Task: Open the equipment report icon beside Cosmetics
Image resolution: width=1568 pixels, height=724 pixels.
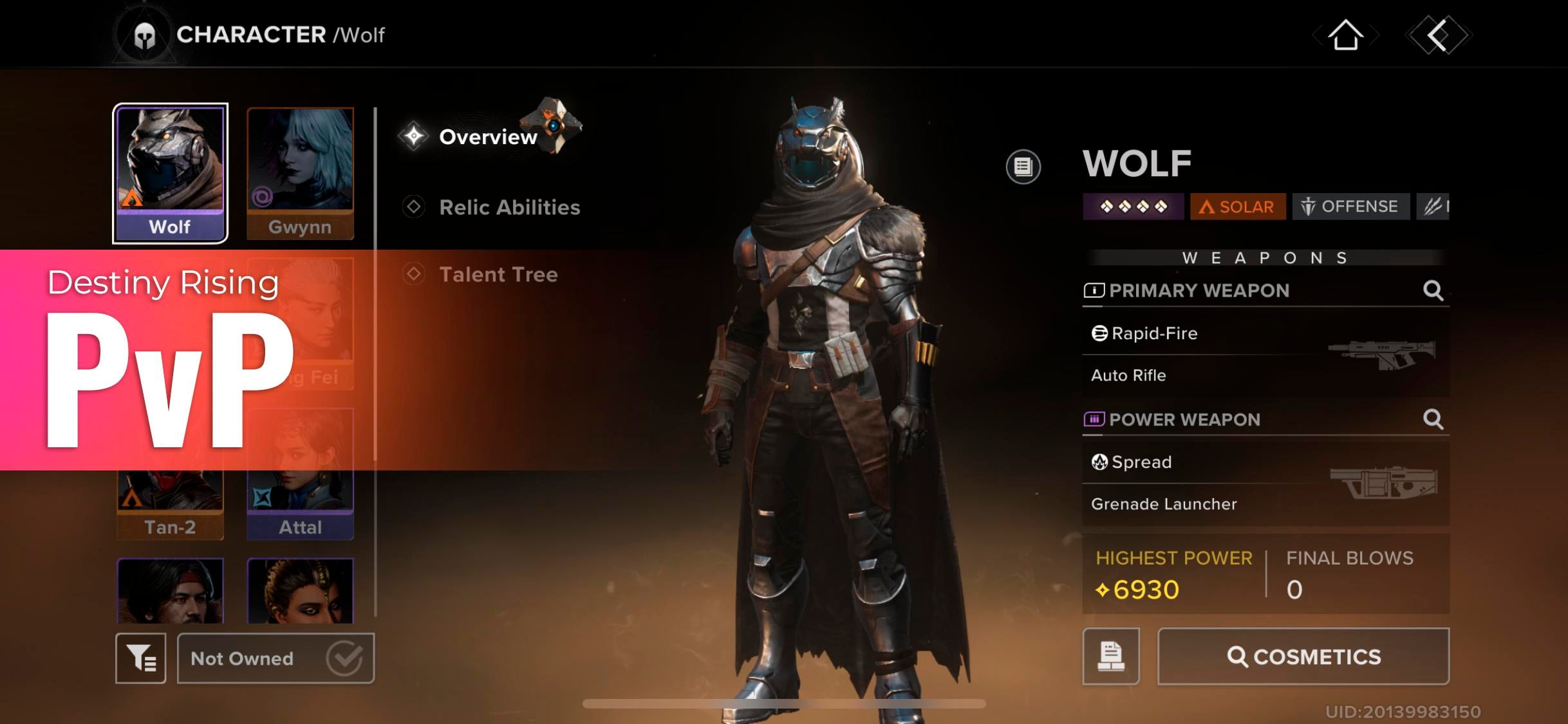Action: pyautogui.click(x=1112, y=656)
